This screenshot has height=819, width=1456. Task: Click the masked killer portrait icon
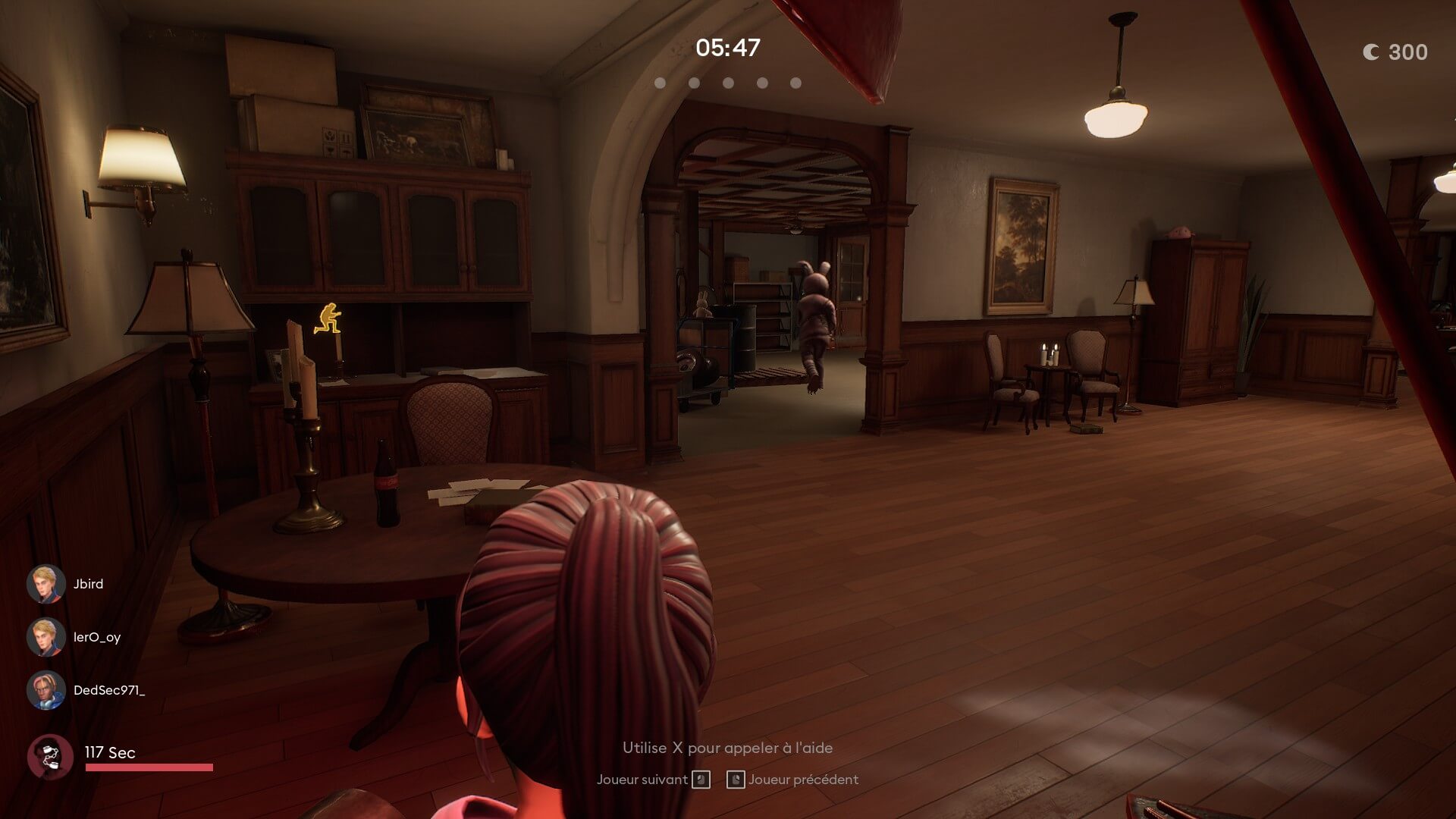coord(50,756)
